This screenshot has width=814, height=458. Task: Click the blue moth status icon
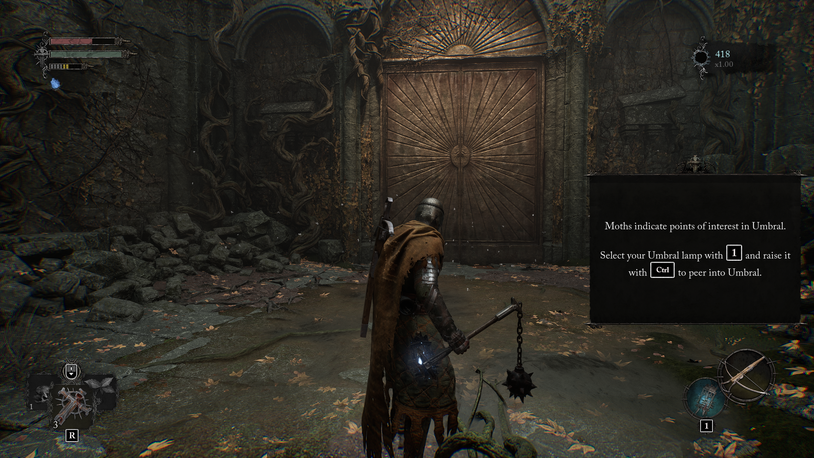(x=56, y=83)
